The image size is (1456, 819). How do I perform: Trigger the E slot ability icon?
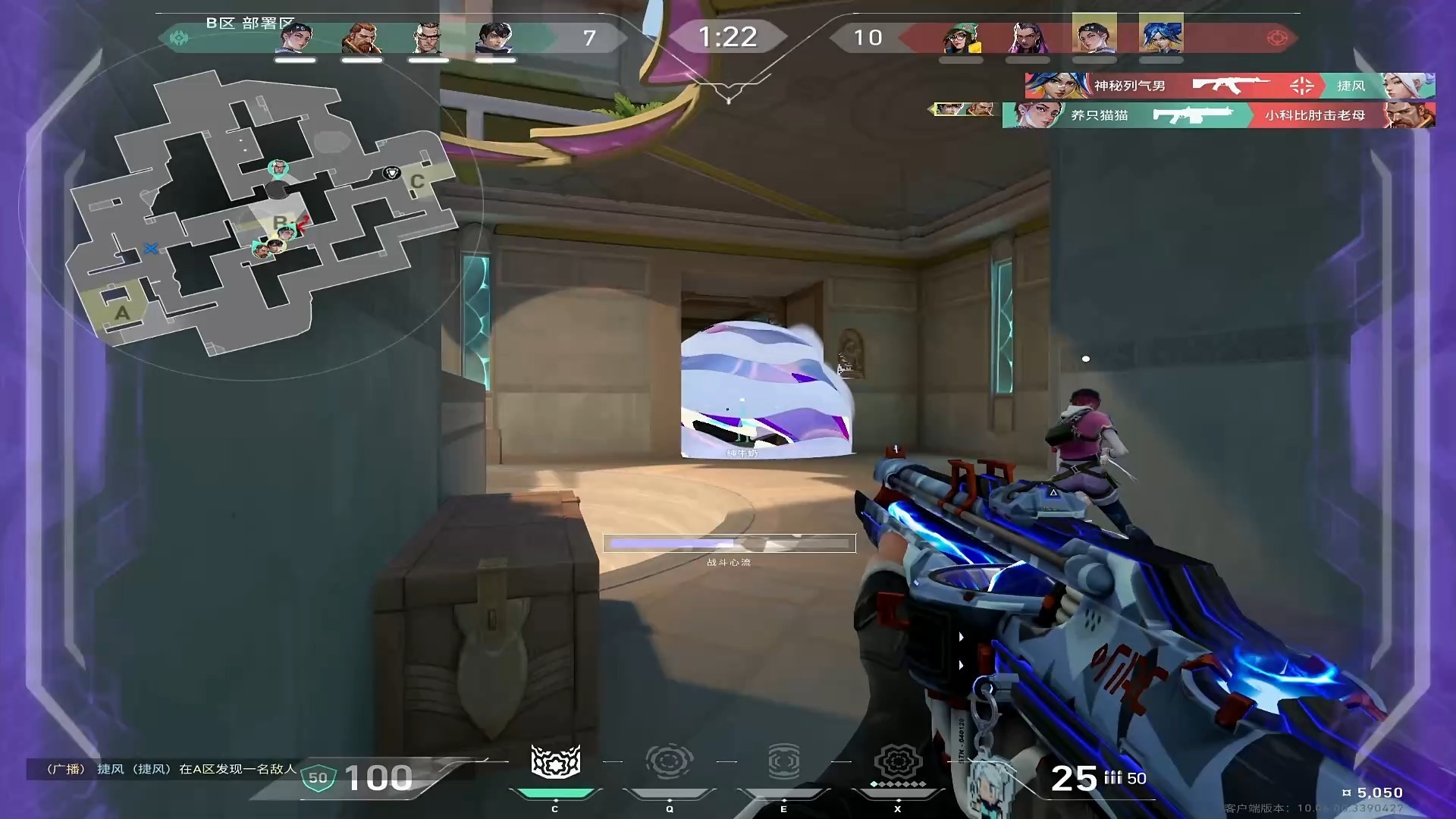click(x=783, y=762)
